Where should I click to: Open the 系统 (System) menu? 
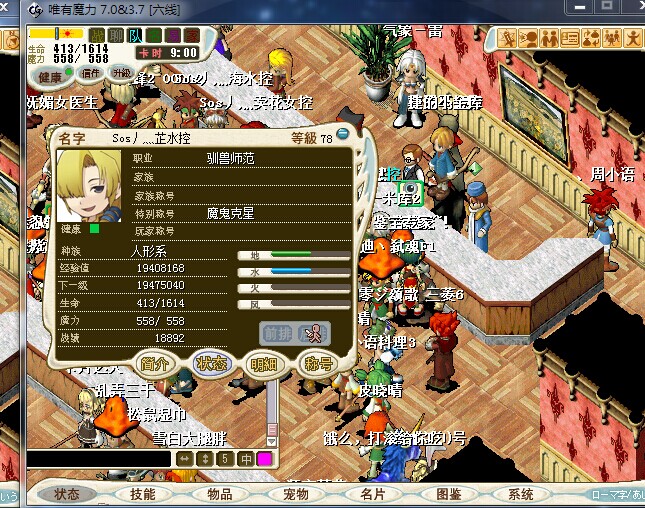click(x=521, y=494)
